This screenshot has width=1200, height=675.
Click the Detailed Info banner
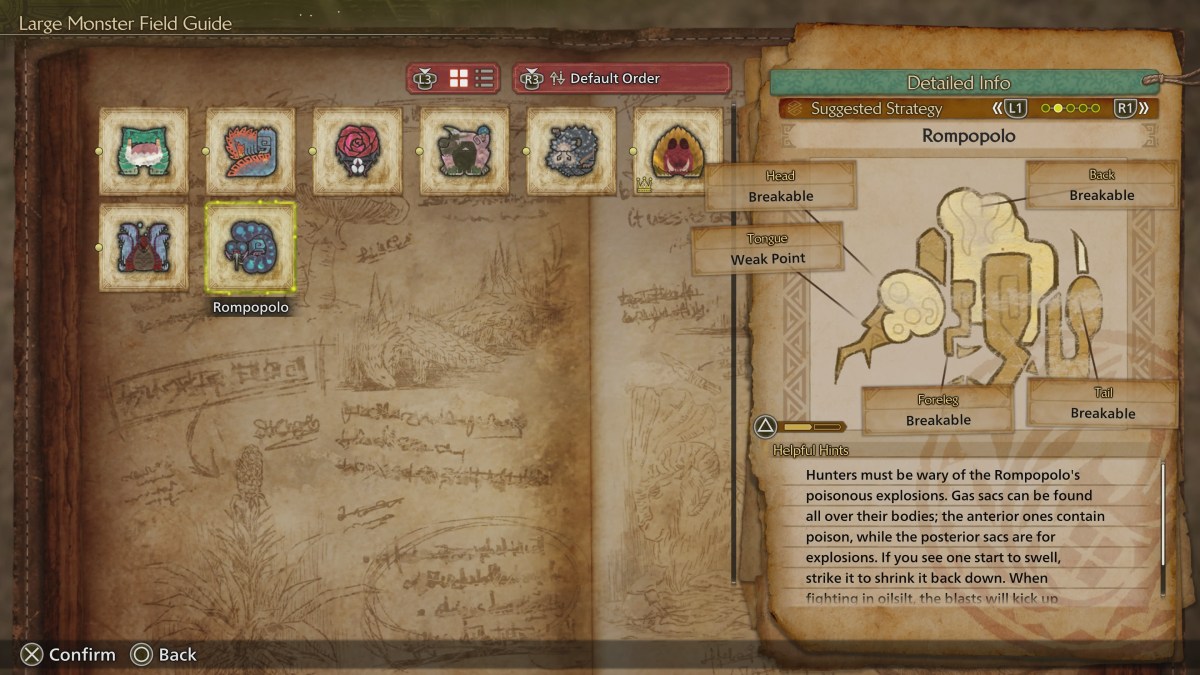(x=958, y=83)
